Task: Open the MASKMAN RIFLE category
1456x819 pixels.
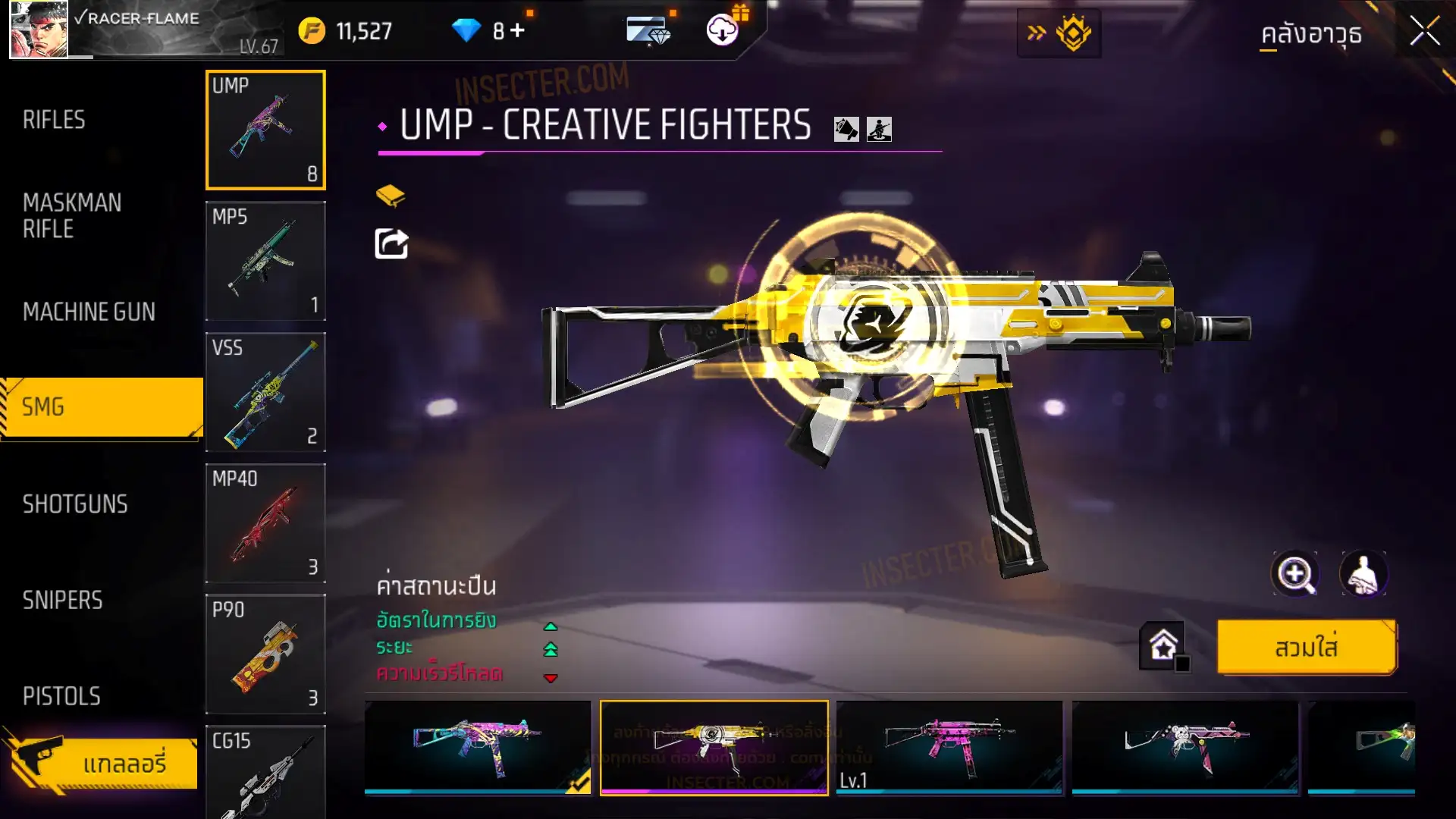Action: click(72, 215)
